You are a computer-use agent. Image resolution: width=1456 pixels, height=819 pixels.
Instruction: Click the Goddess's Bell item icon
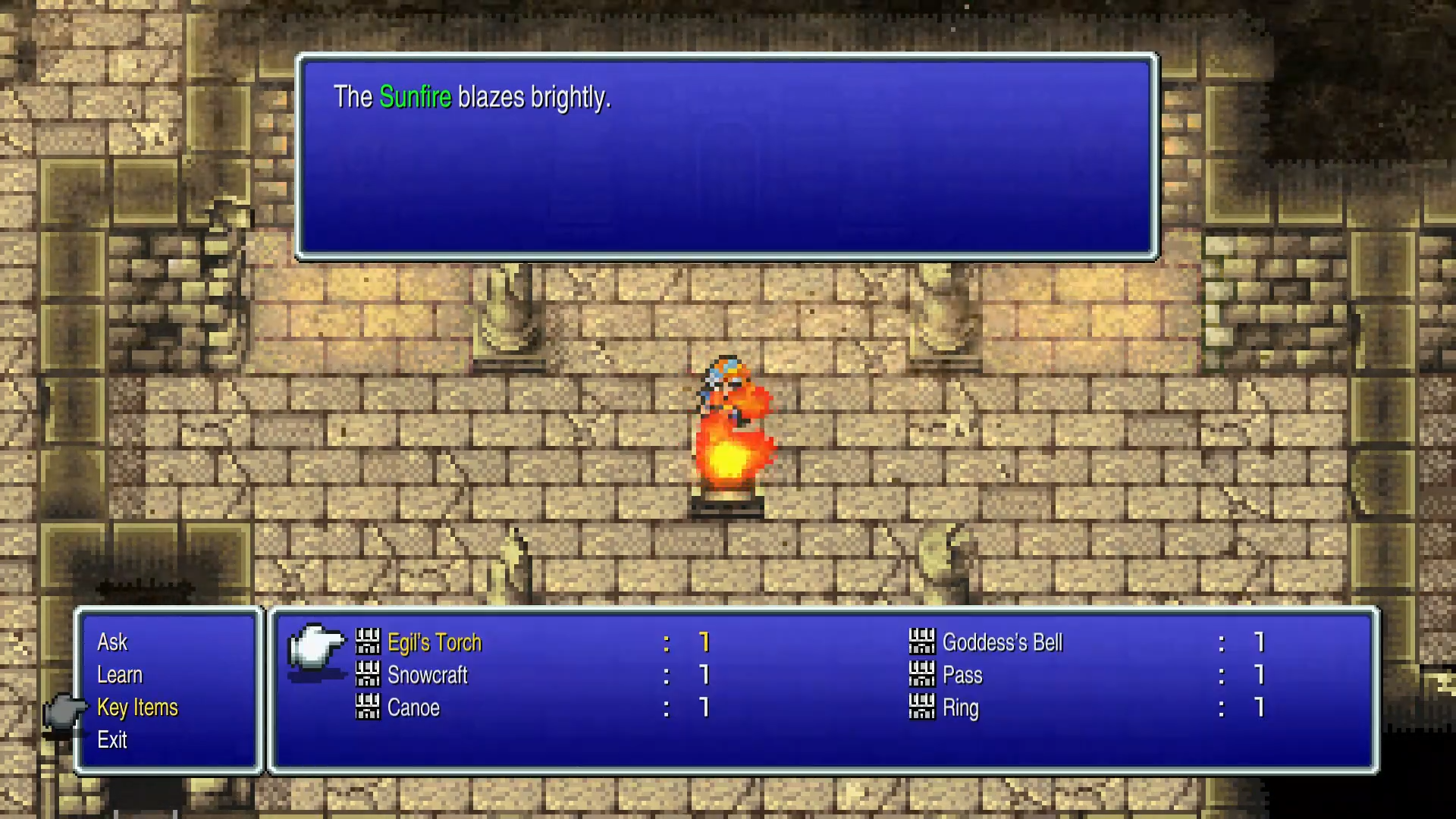(922, 642)
